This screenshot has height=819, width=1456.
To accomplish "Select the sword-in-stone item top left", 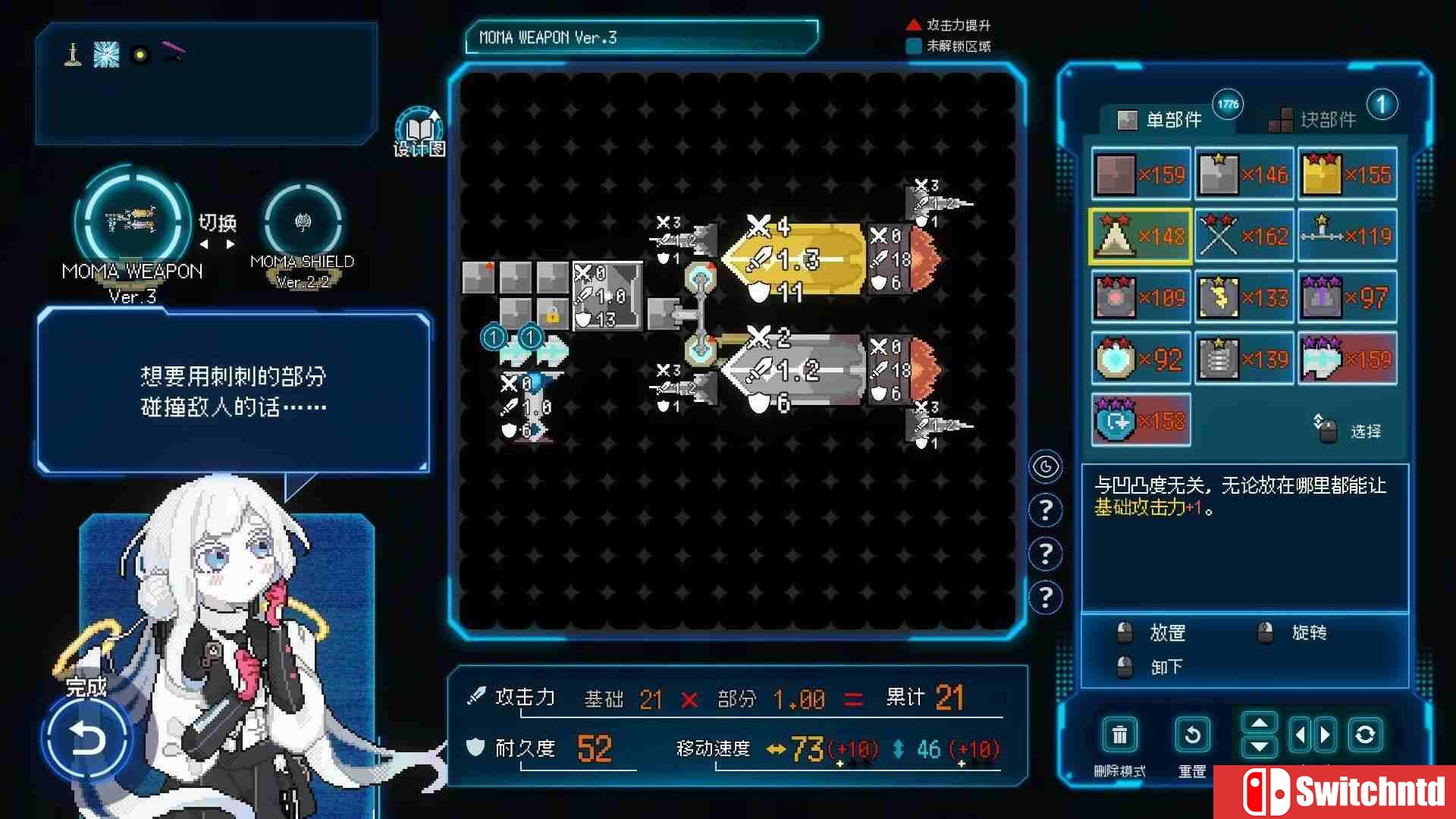I will (x=72, y=53).
